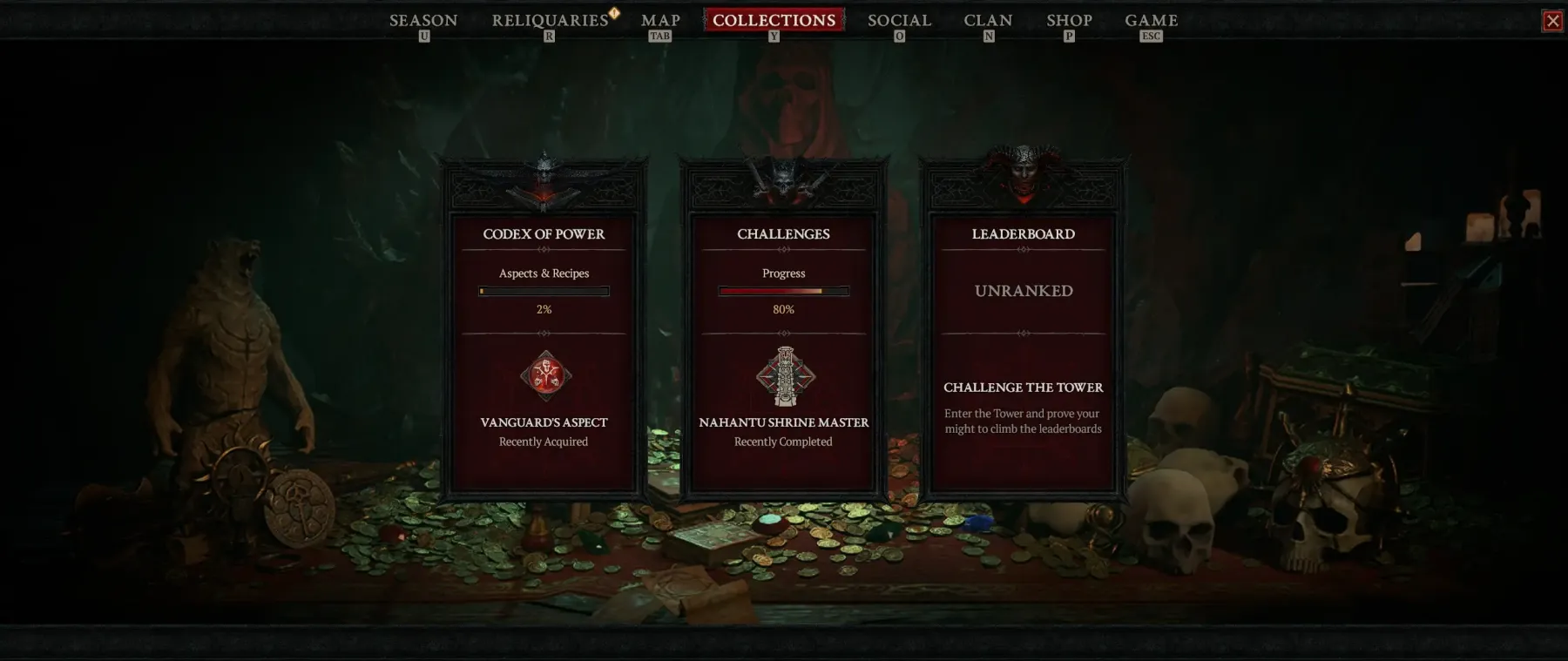The width and height of the screenshot is (1568, 661).
Task: Switch to the Game menu tab
Action: coord(1151,20)
